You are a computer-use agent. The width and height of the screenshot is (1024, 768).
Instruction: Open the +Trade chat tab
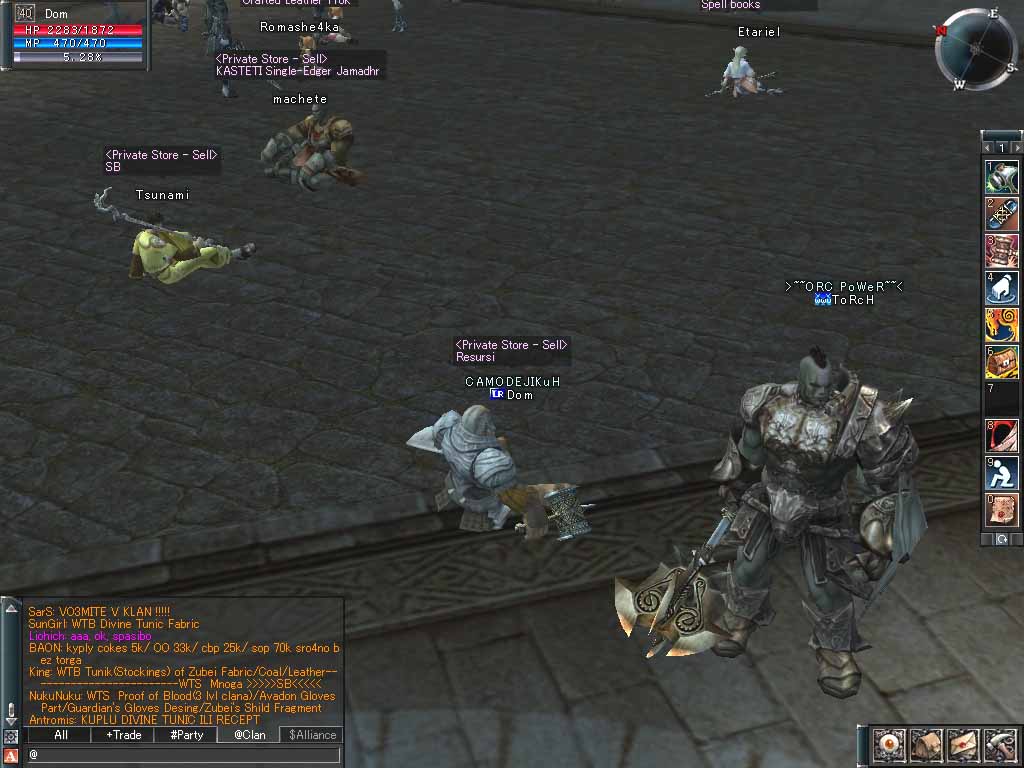pos(123,735)
